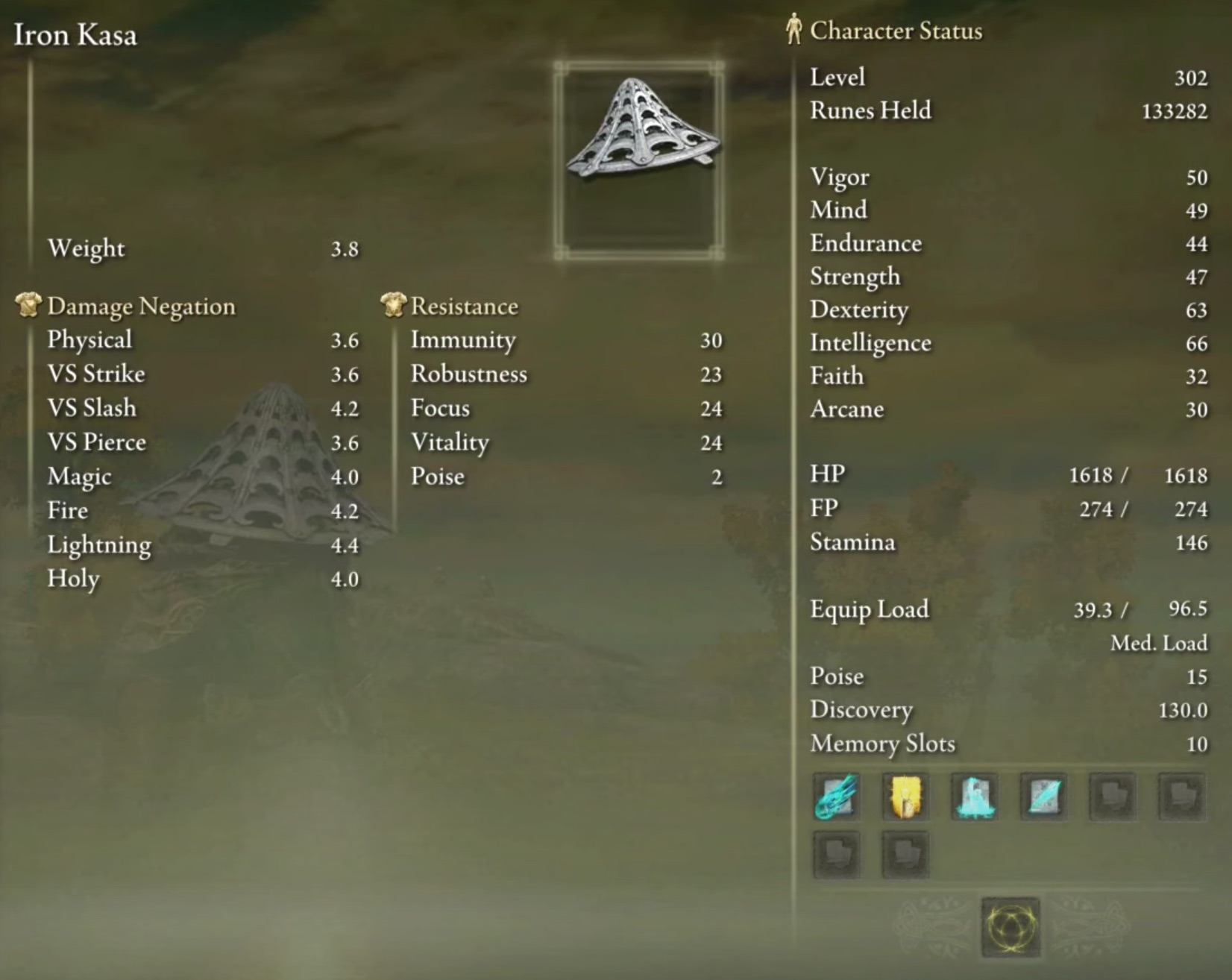Click the Character Status figure icon

793,30
